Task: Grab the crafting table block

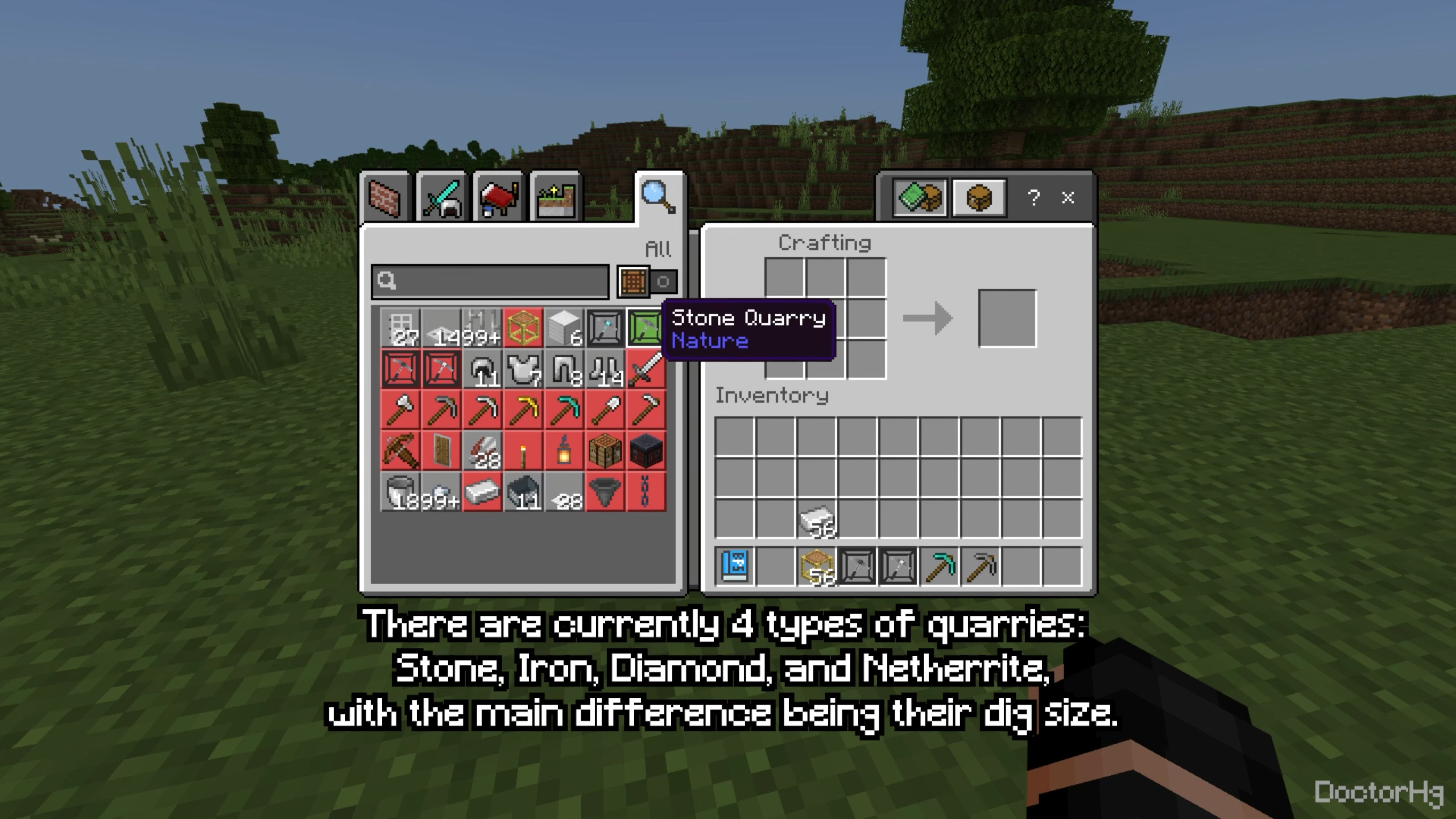Action: 604,451
